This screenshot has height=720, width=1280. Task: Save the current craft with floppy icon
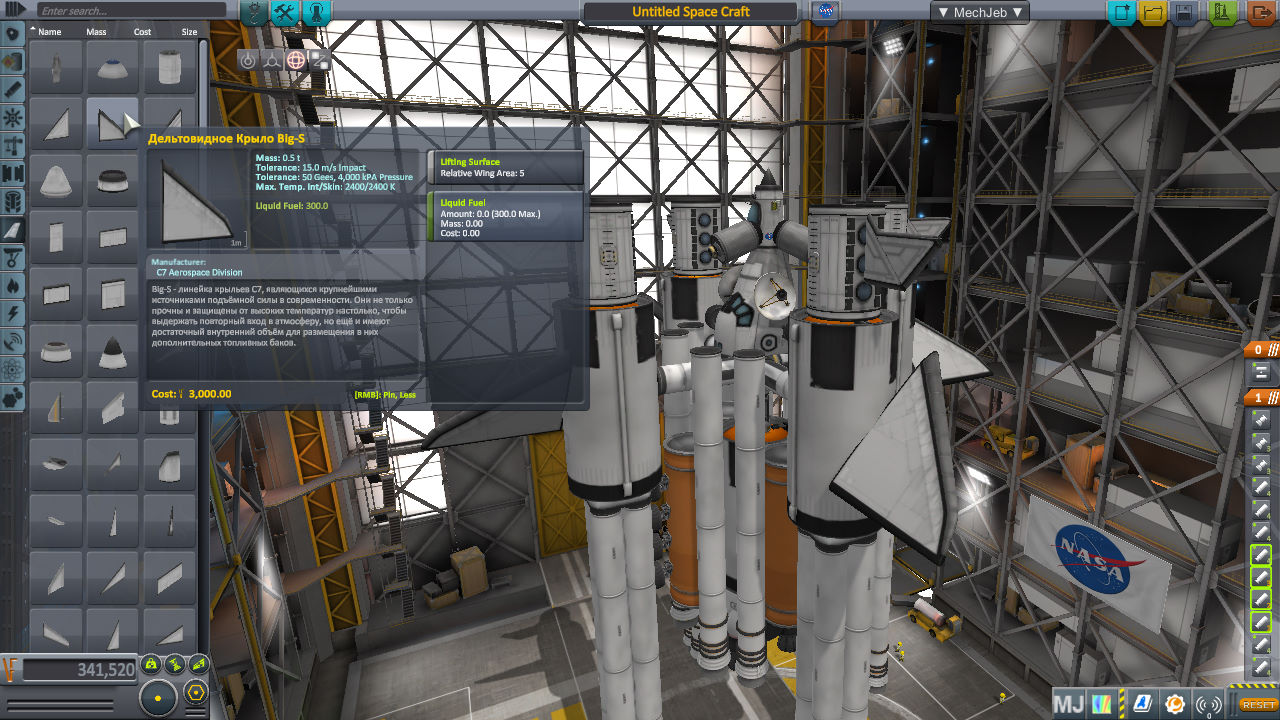click(1184, 13)
